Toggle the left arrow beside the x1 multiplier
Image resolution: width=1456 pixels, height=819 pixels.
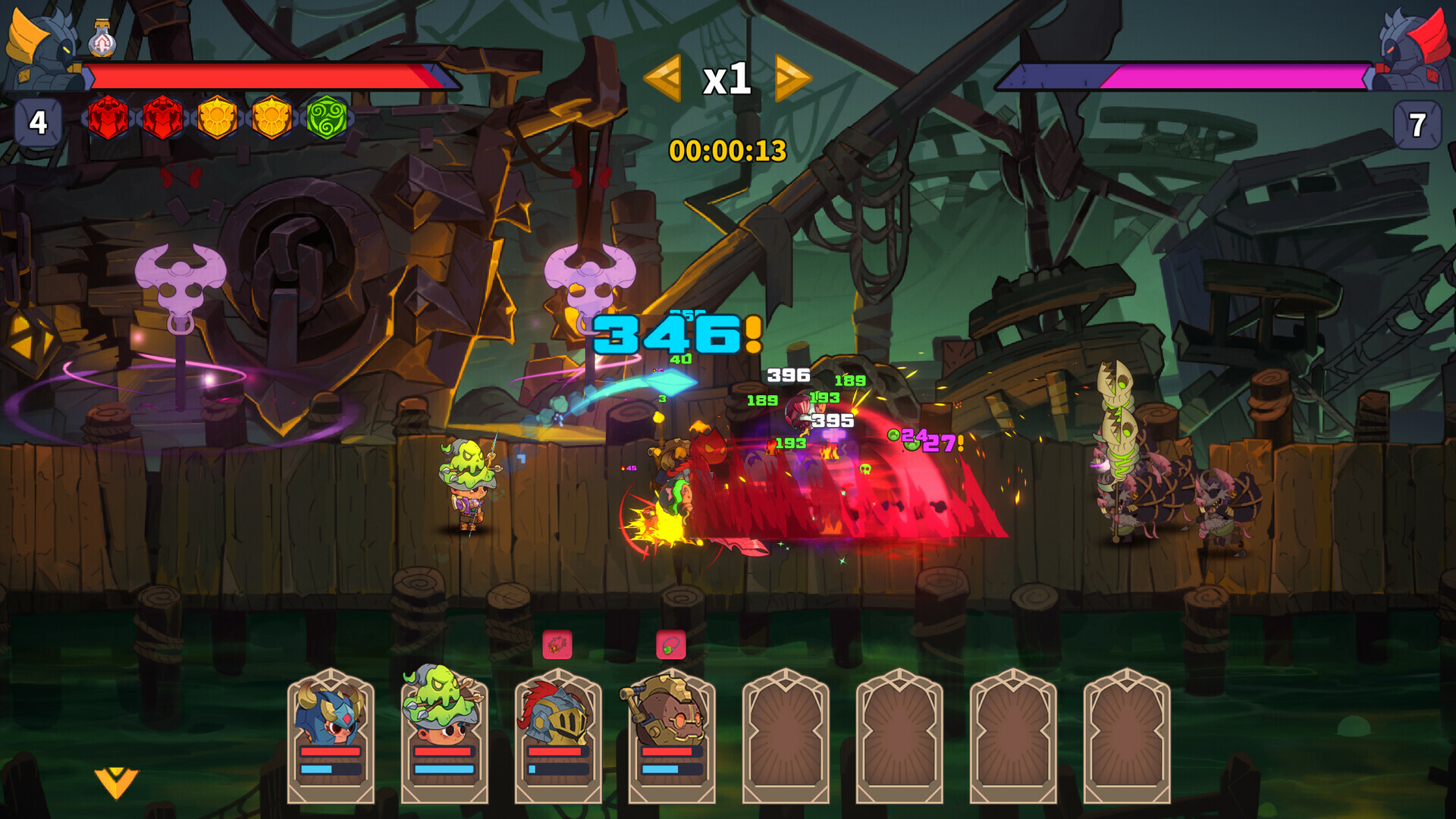click(661, 78)
